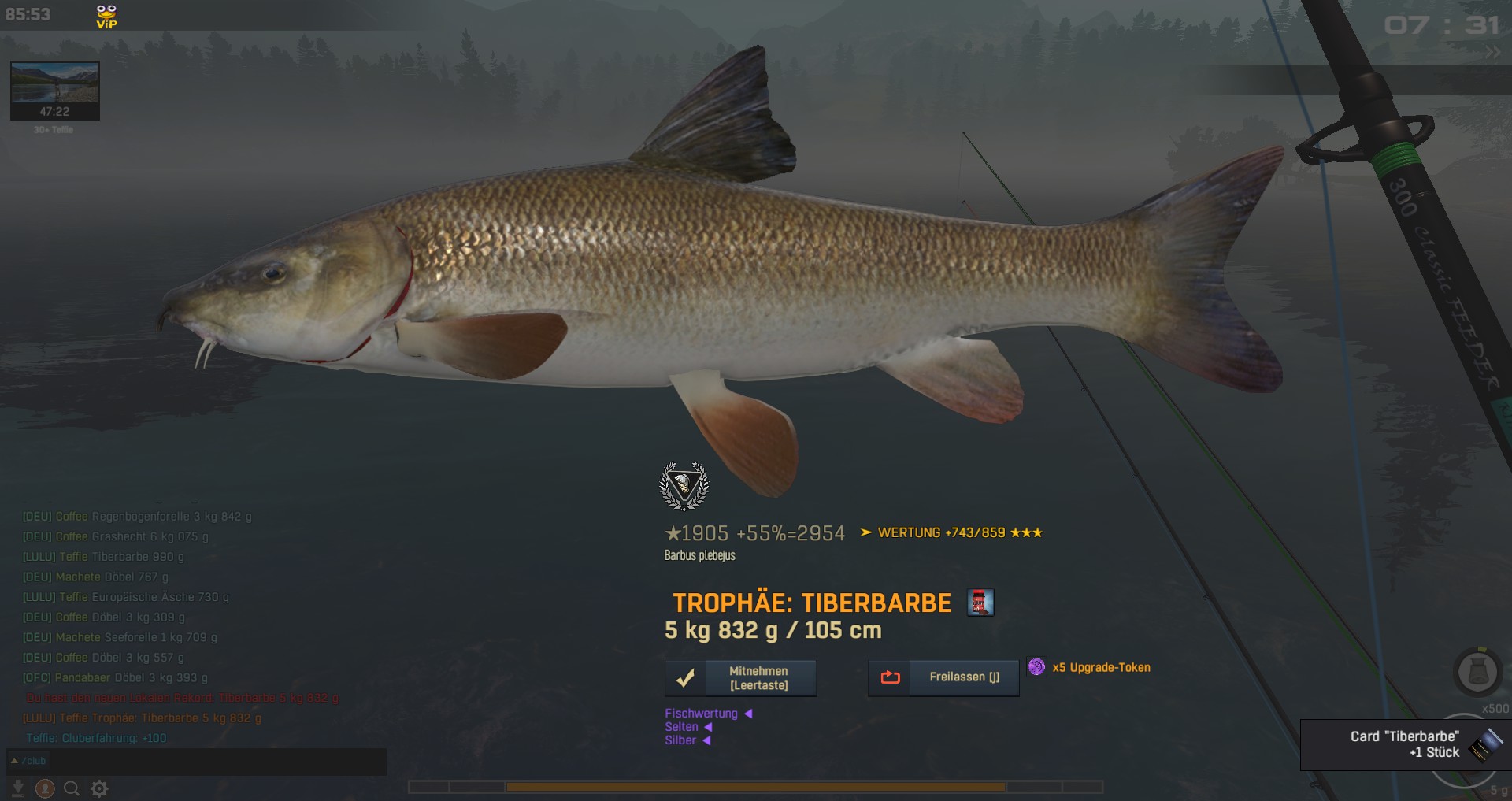
Task: Open the lake location thumbnail with 47:22 timer
Action: point(54,90)
